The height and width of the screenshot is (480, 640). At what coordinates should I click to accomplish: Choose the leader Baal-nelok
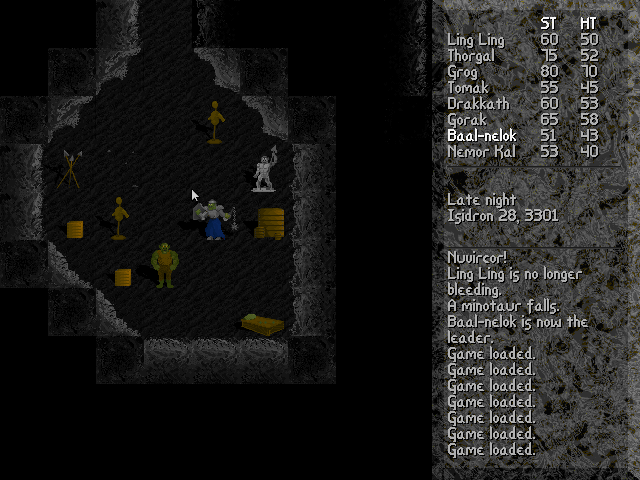coord(482,136)
